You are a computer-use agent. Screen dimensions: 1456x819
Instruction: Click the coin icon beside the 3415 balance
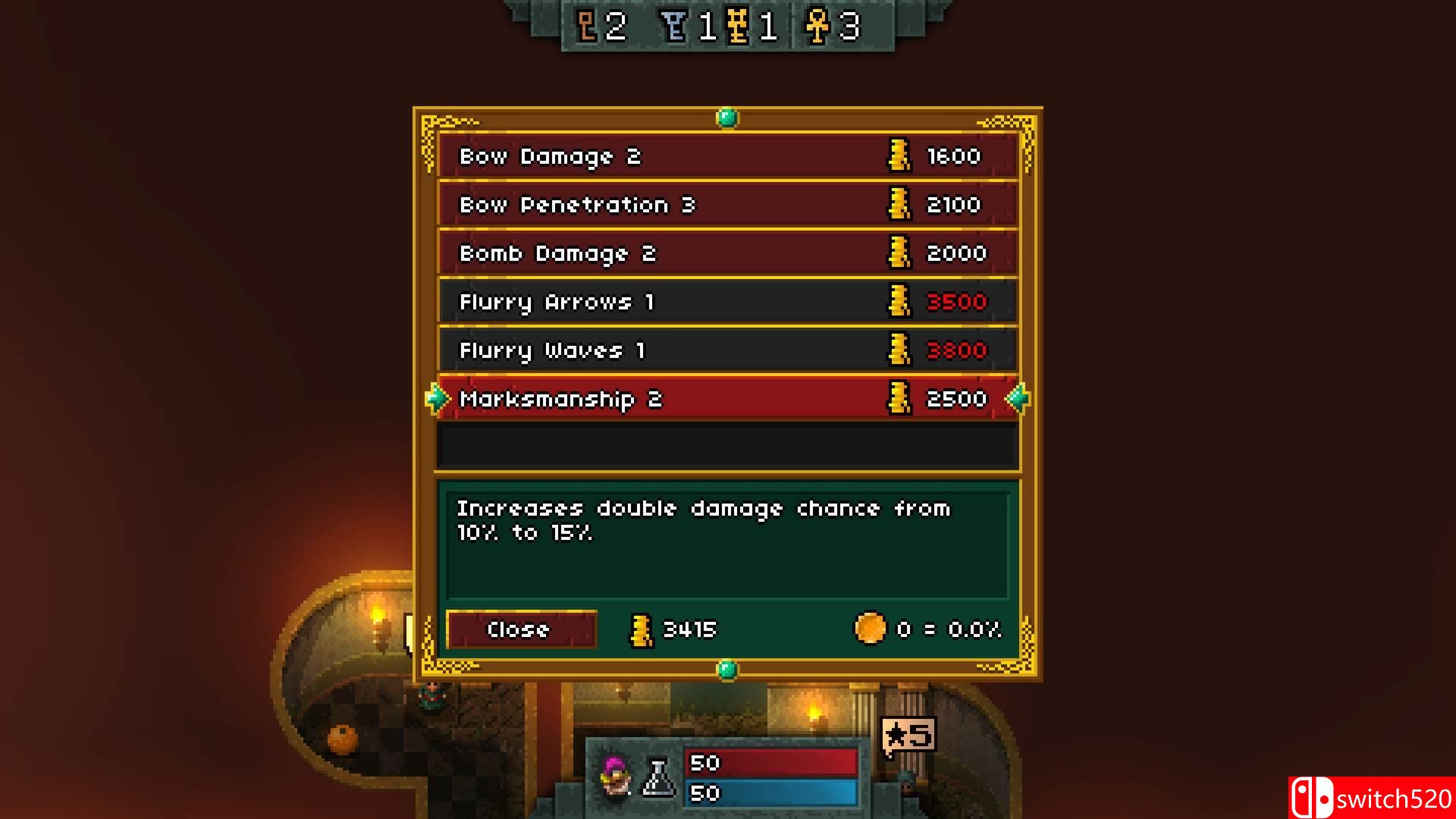pos(642,629)
